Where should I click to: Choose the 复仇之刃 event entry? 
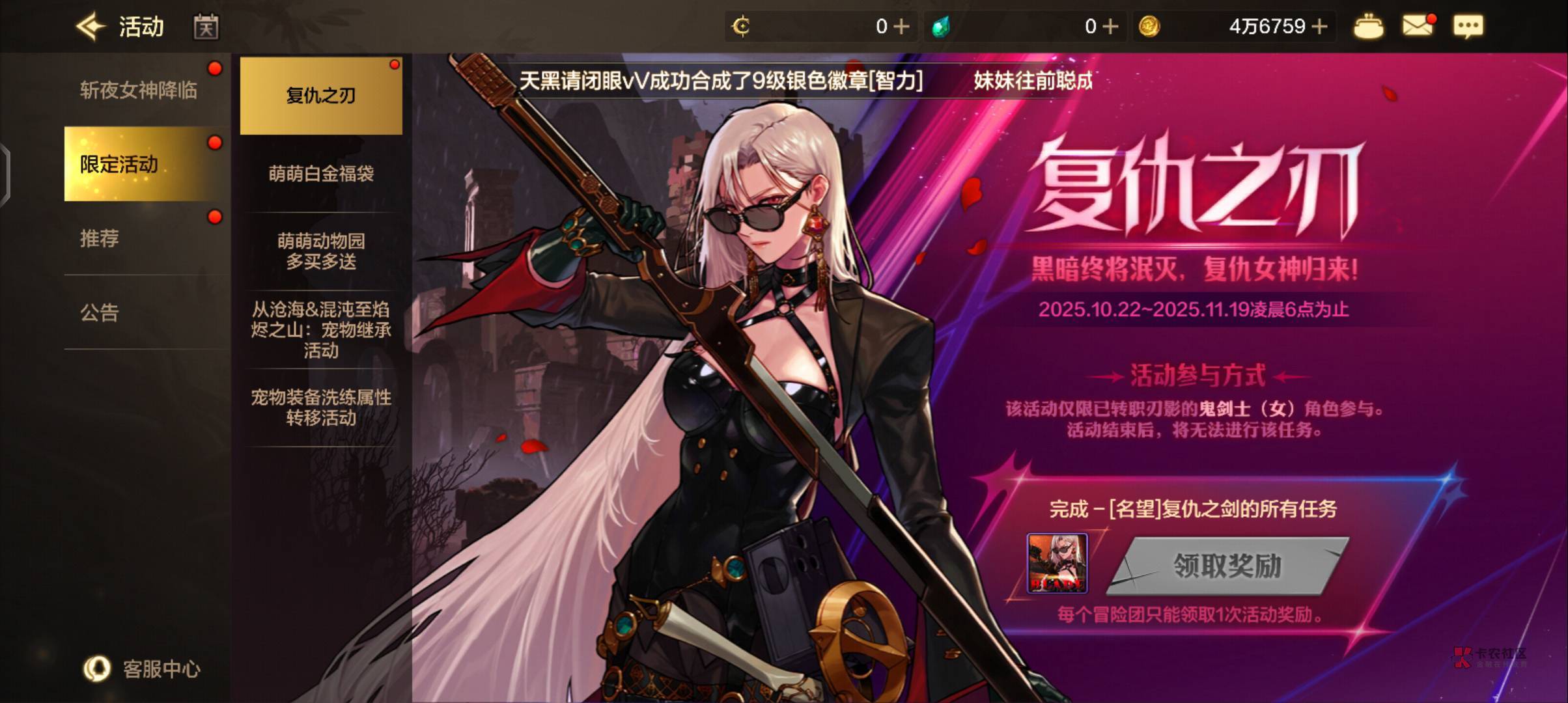[321, 96]
